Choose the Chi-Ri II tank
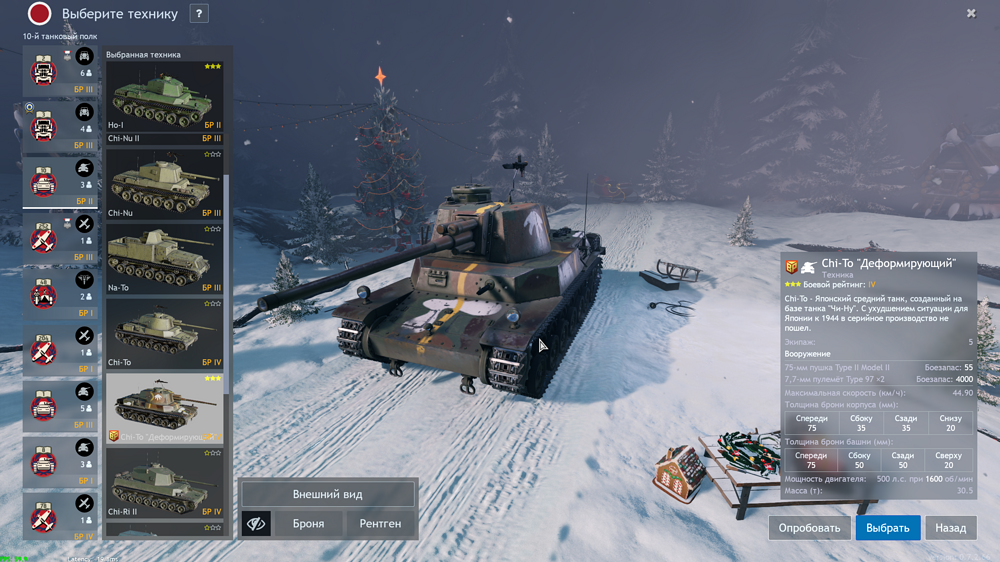This screenshot has height=562, width=1000. click(164, 483)
